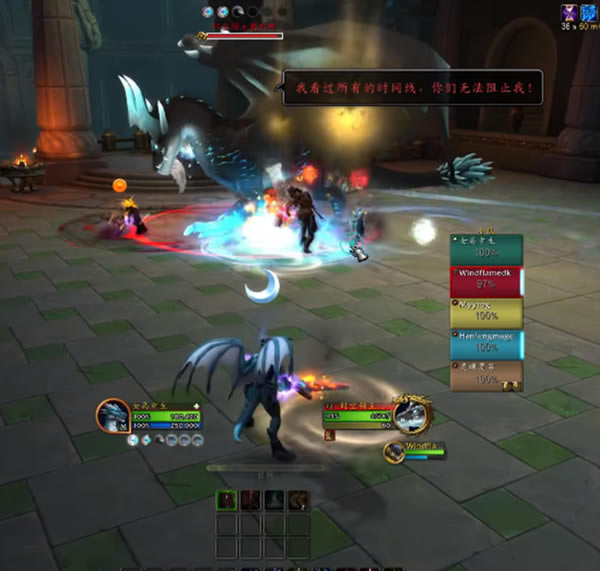Click the blue buff icon with 60m timer
The height and width of the screenshot is (571, 600).
coord(589,12)
